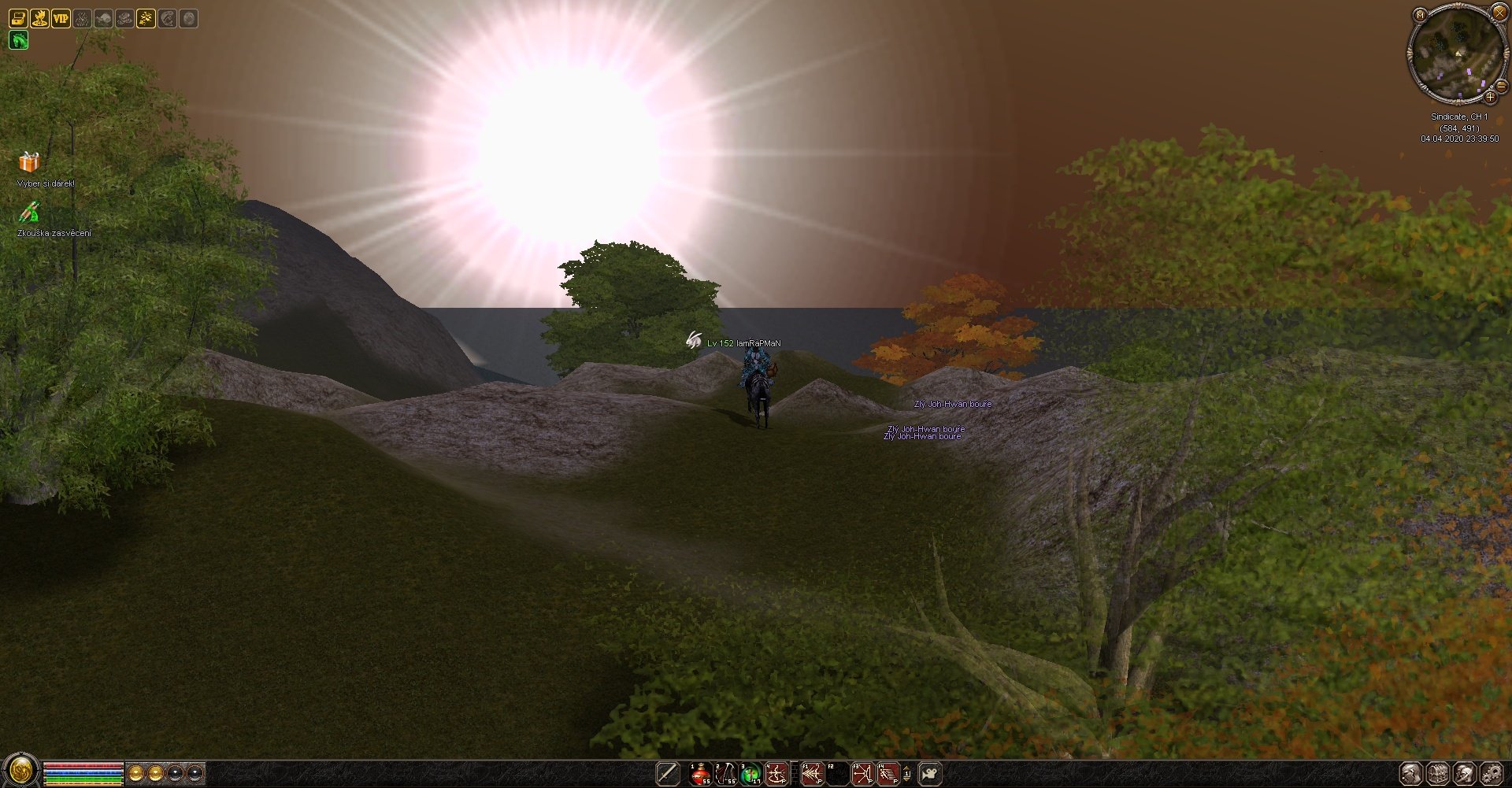
Task: Open the gear settings button in bottom bar
Action: tap(1491, 774)
